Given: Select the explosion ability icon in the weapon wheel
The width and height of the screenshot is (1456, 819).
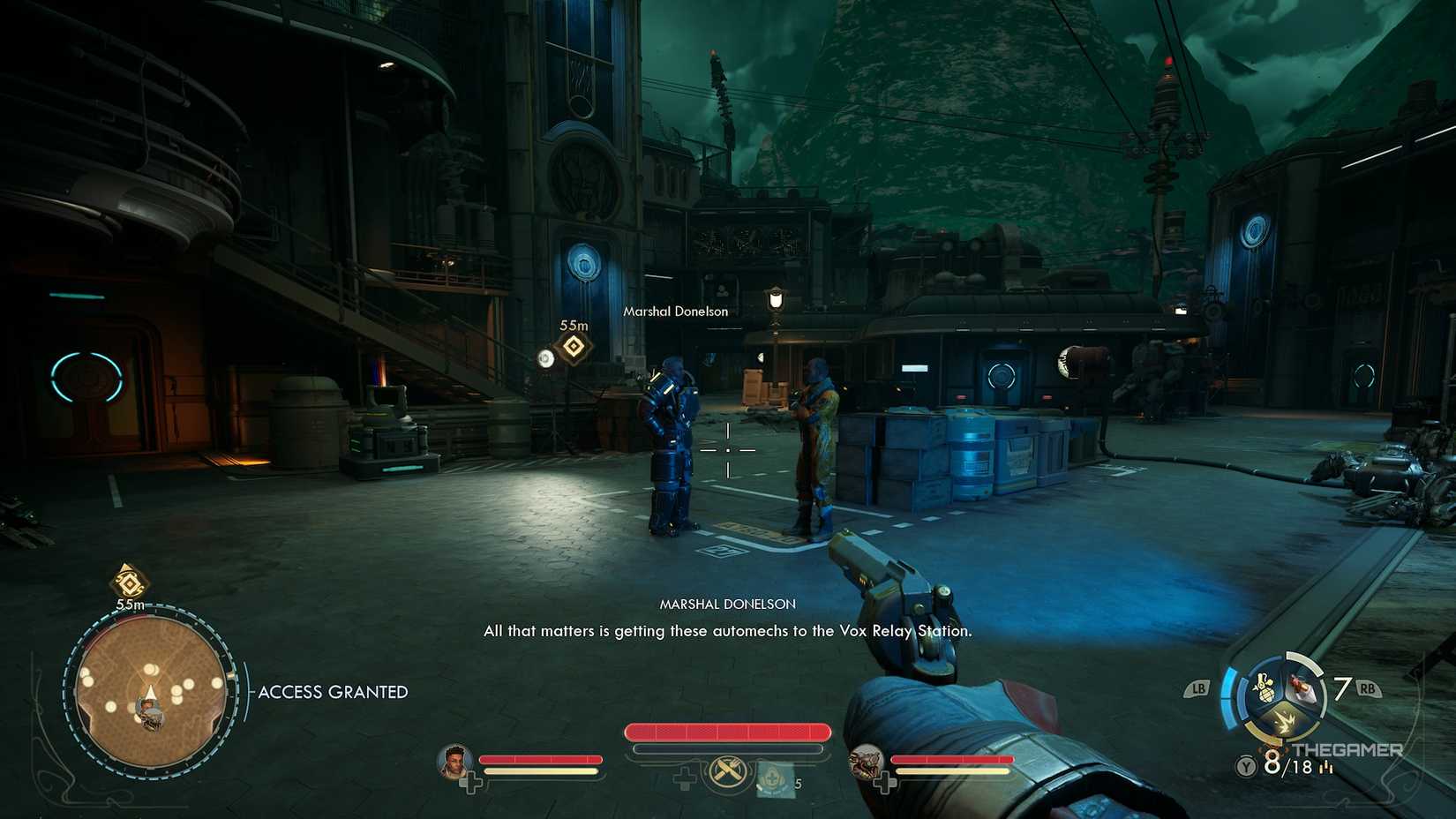Looking at the screenshot, I should tap(1287, 722).
